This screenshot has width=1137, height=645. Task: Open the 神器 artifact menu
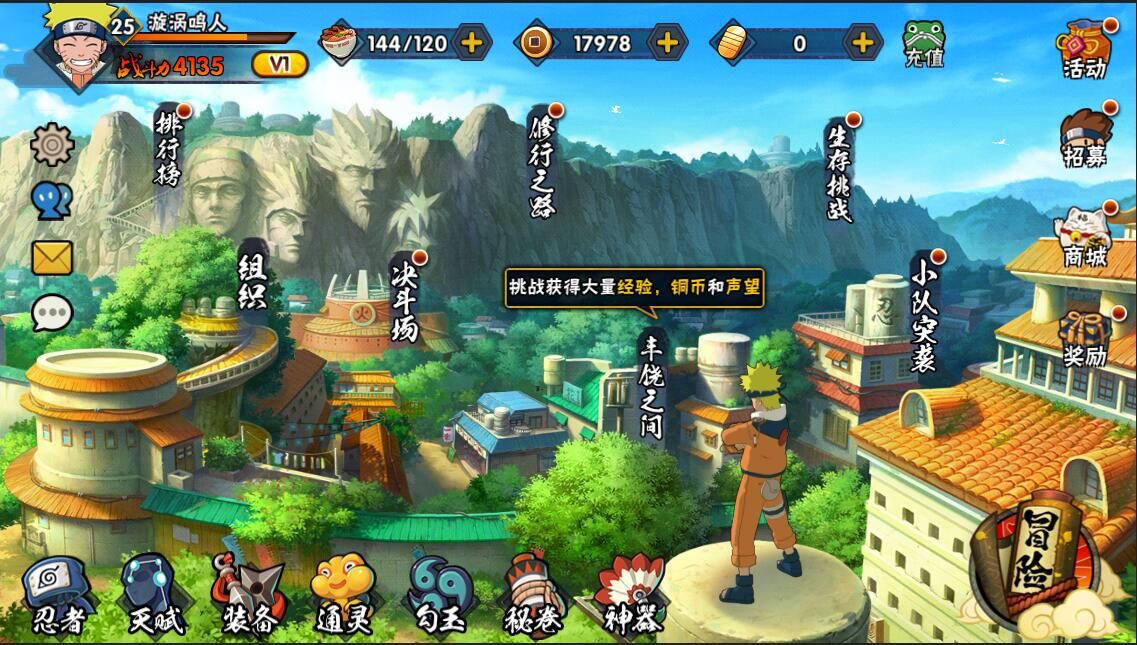point(632,595)
